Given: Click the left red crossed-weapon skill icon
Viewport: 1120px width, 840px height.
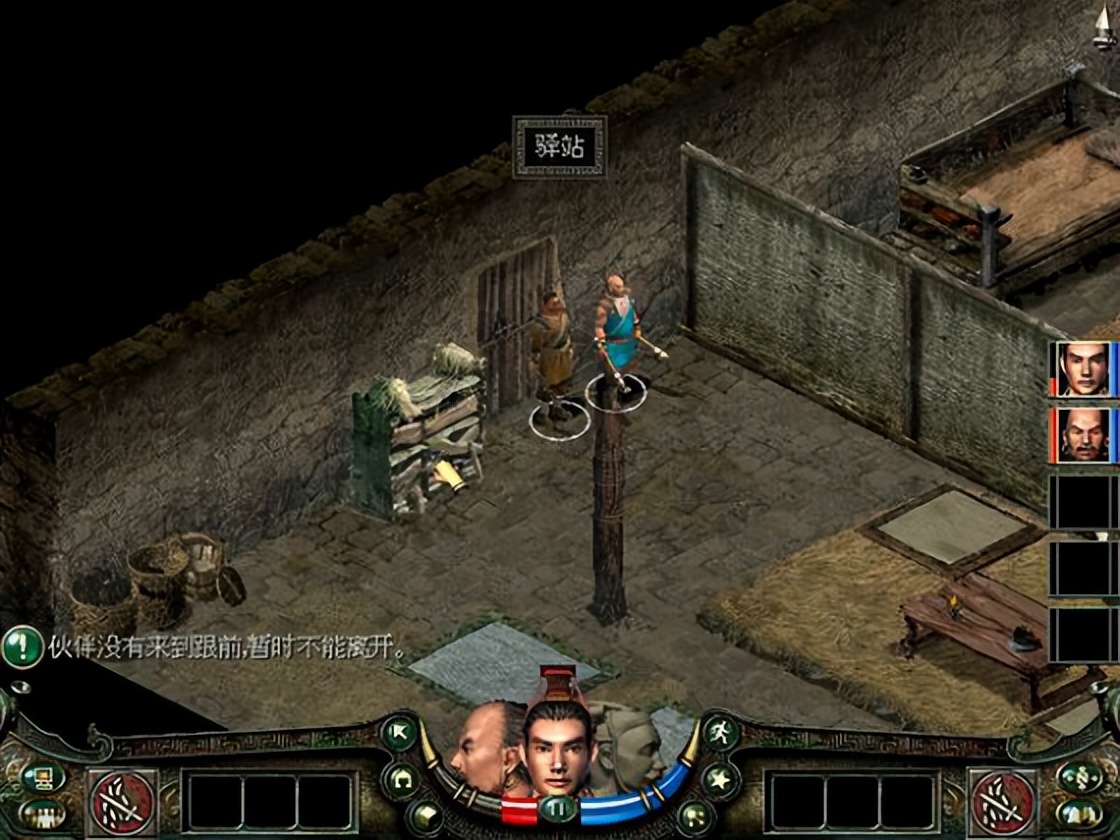Looking at the screenshot, I should tap(123, 802).
